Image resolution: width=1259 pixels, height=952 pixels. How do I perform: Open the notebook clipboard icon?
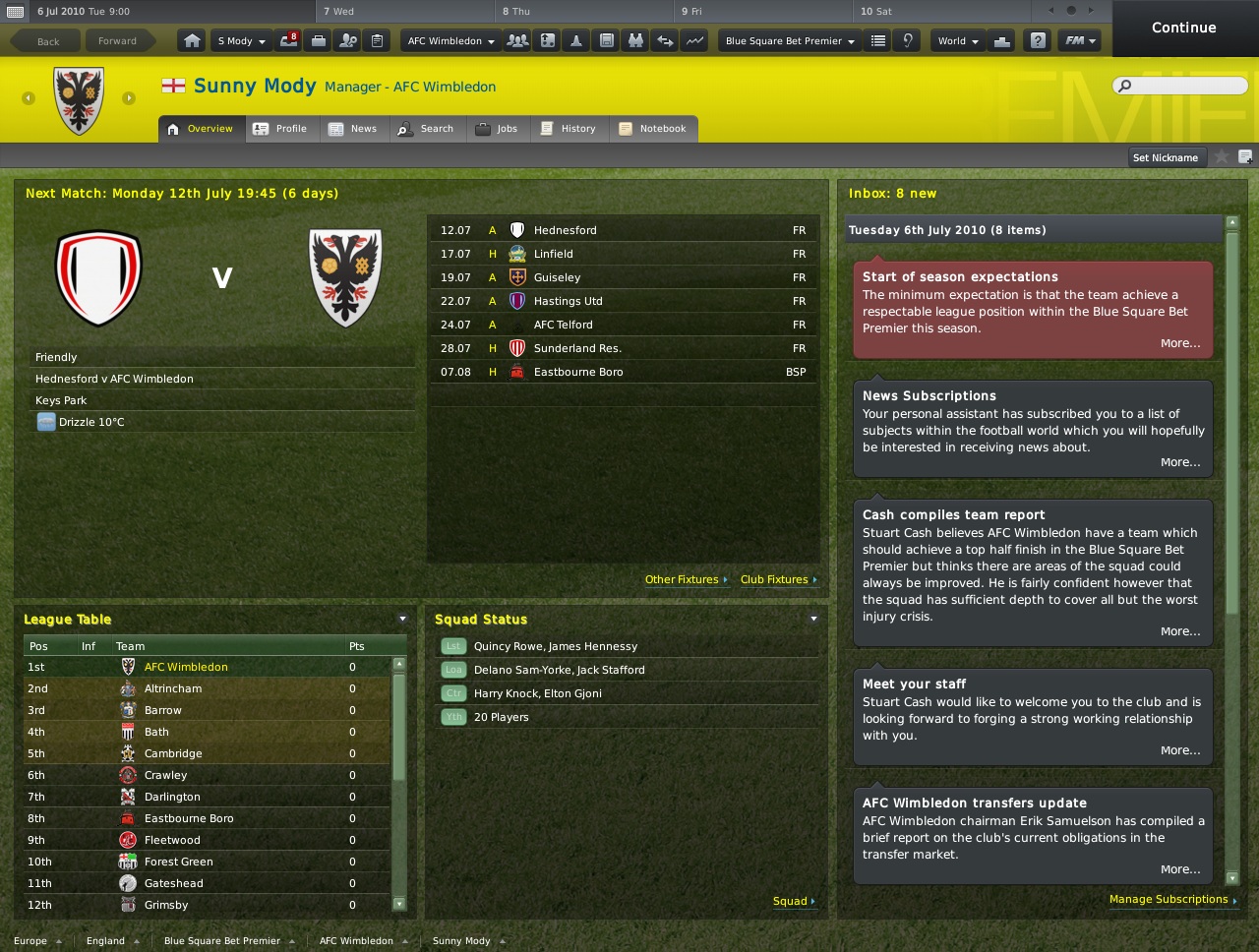377,39
